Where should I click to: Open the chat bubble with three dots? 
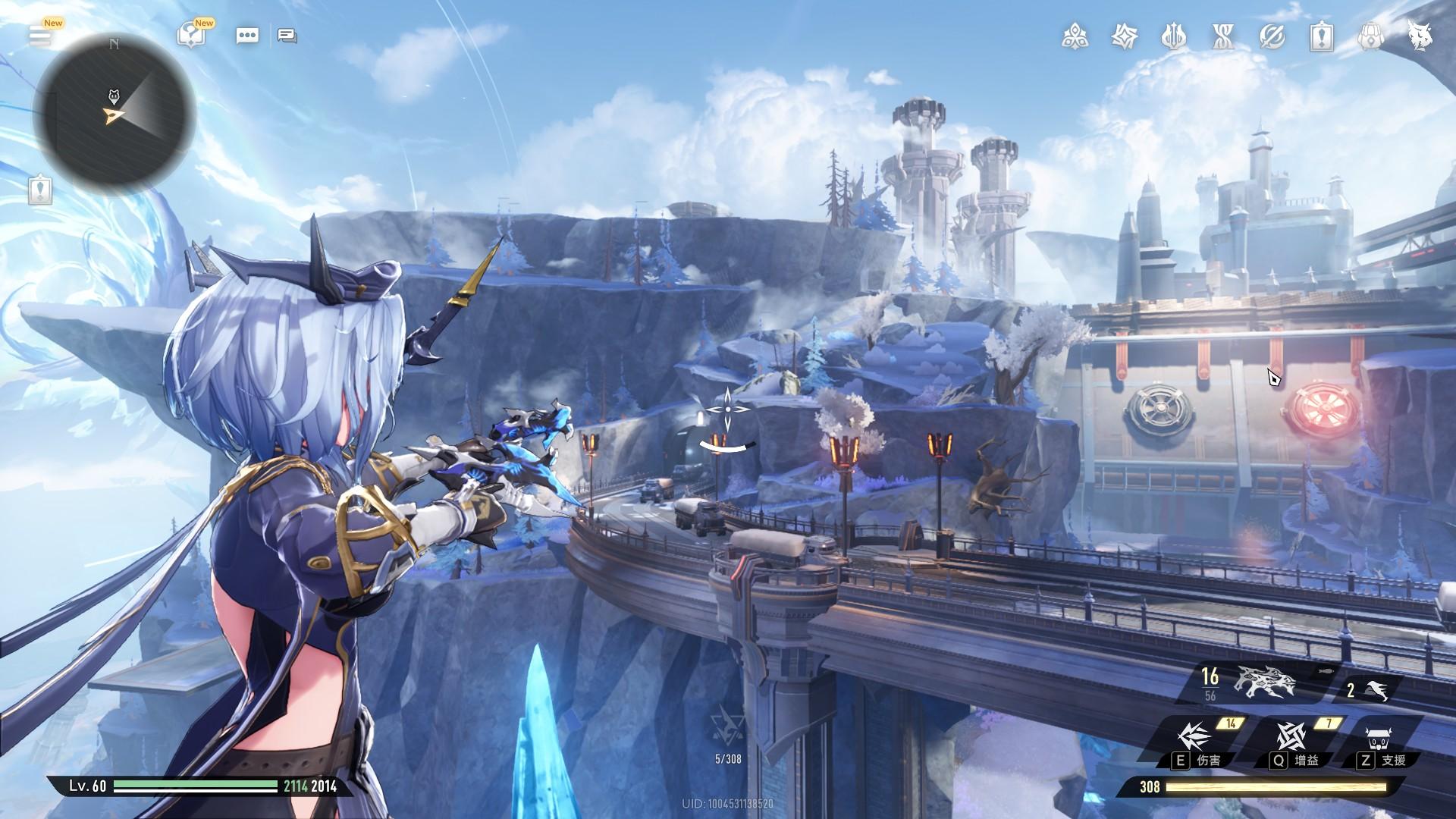click(247, 36)
